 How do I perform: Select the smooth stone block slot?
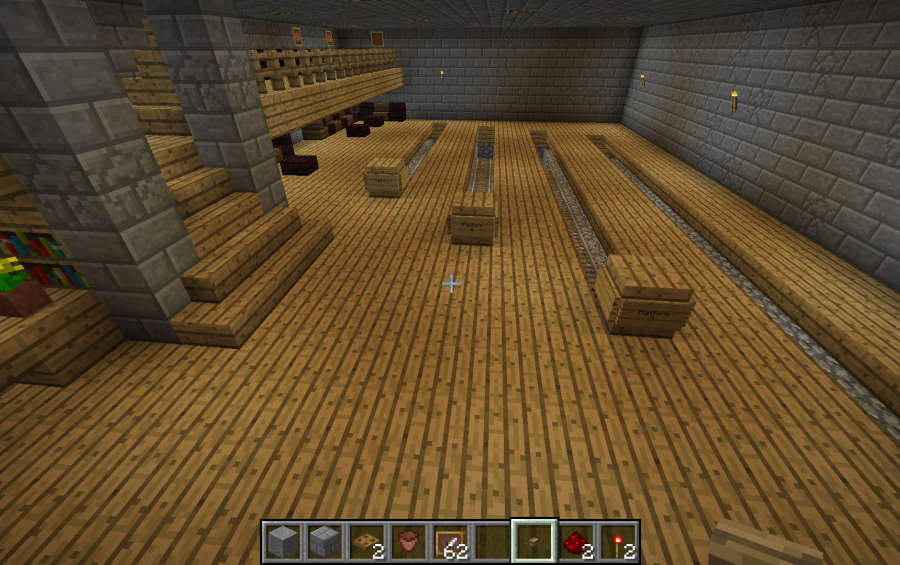coord(283,542)
